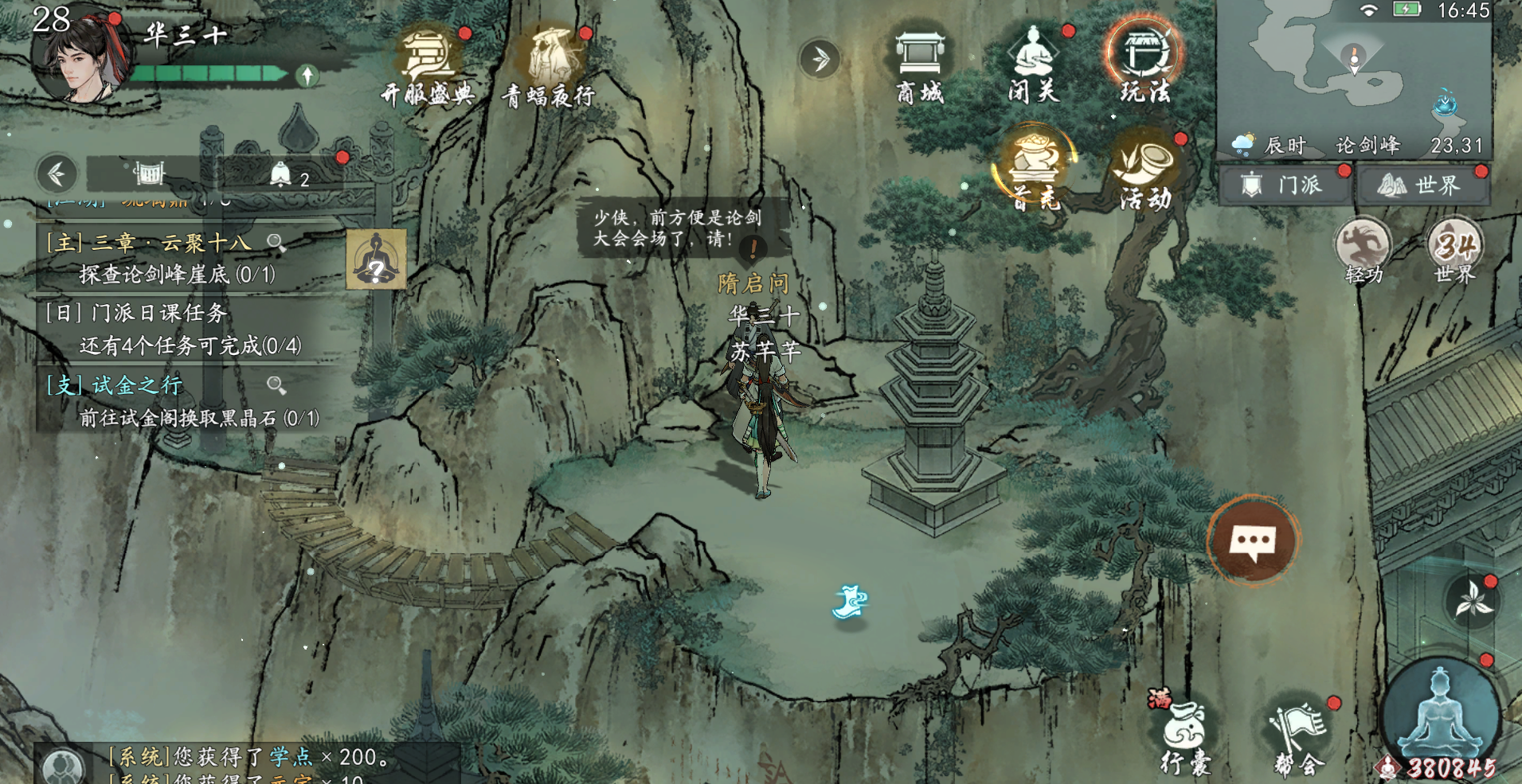Screen dimensions: 1522x784
Task: Open the 行囊 inventory bag
Action: click(1184, 736)
